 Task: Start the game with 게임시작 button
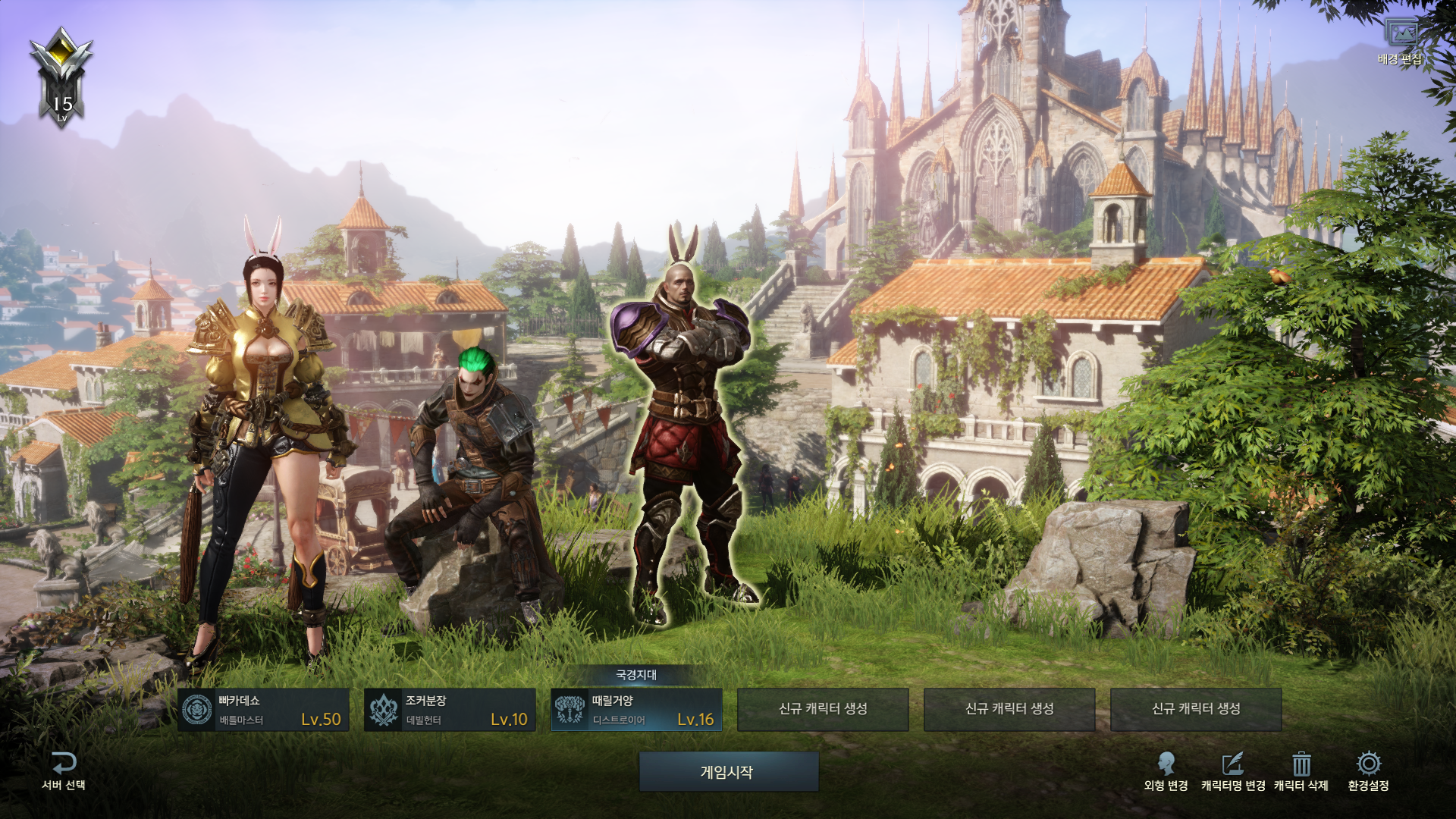(728, 772)
